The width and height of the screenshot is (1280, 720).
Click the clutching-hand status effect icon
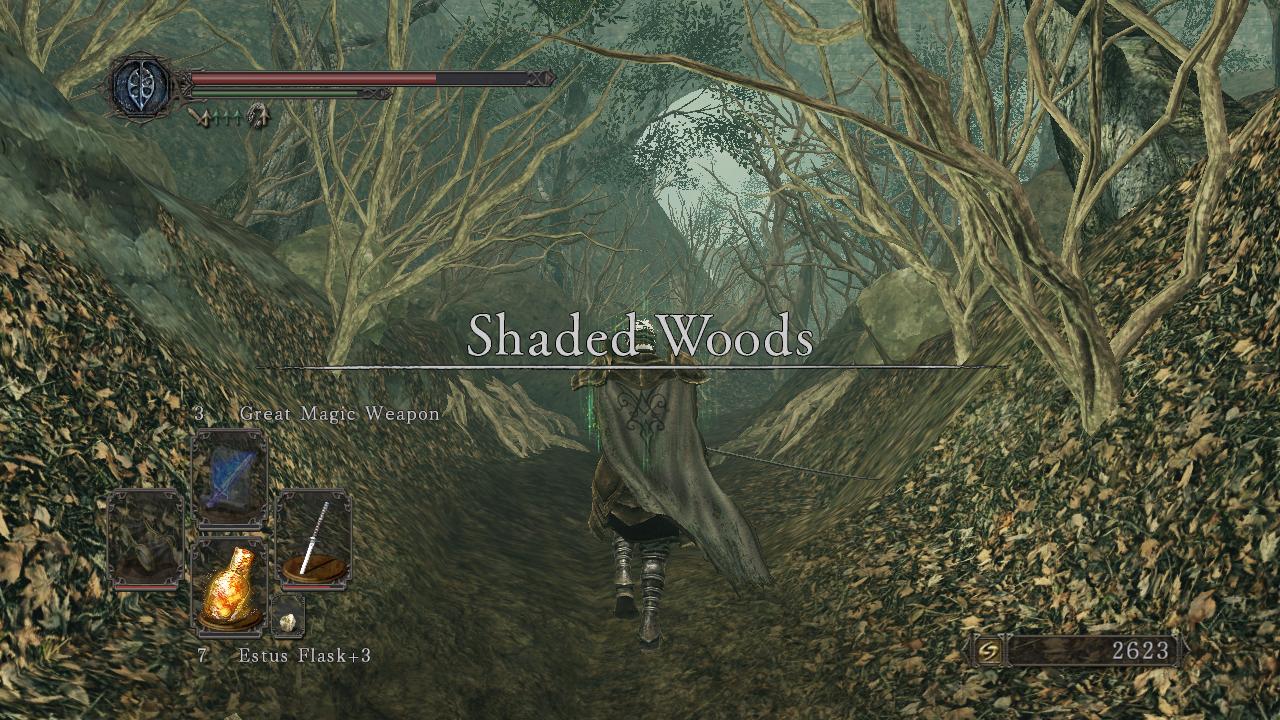(260, 112)
